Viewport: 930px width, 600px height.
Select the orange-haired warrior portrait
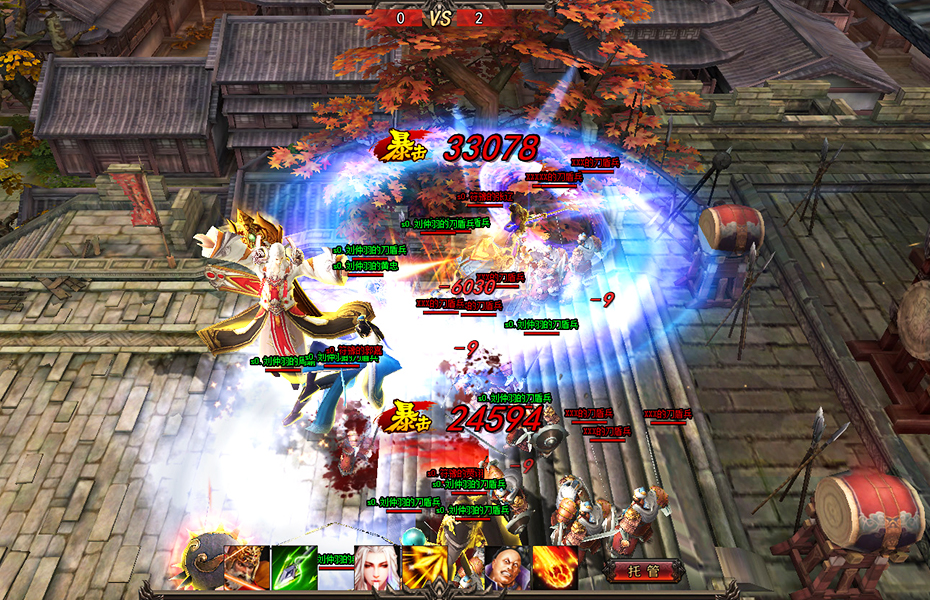245,567
